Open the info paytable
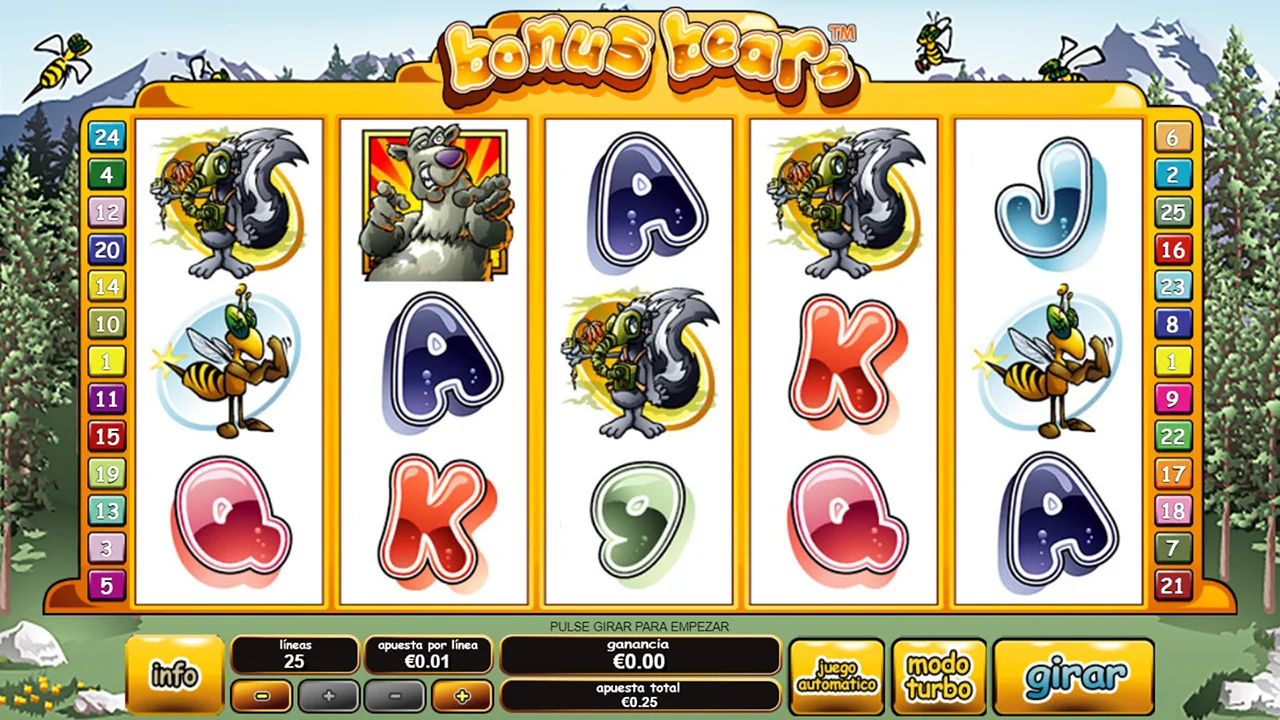 (x=174, y=675)
